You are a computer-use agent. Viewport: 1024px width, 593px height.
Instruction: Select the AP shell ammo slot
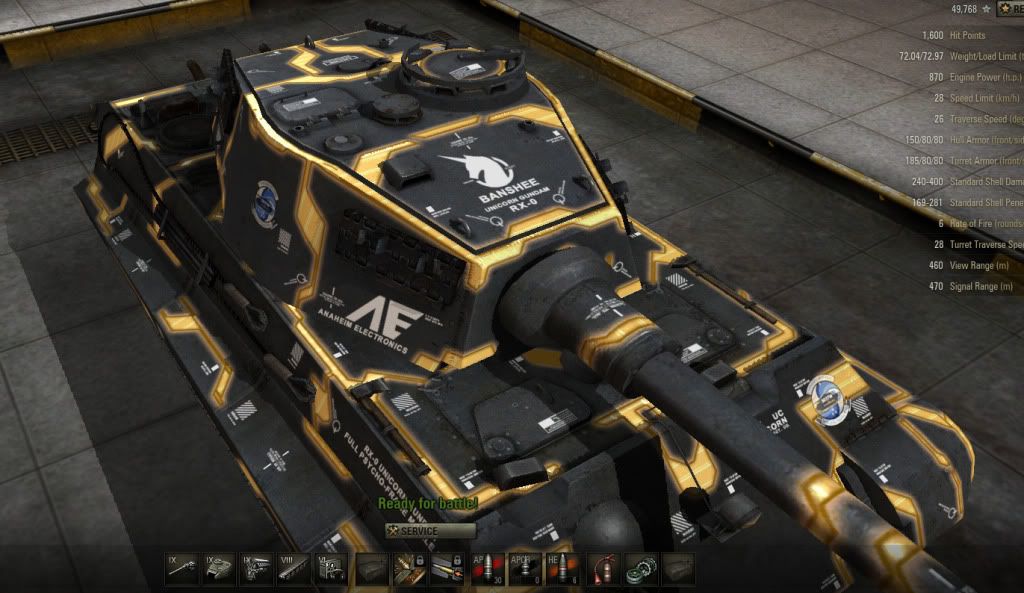pyautogui.click(x=486, y=568)
